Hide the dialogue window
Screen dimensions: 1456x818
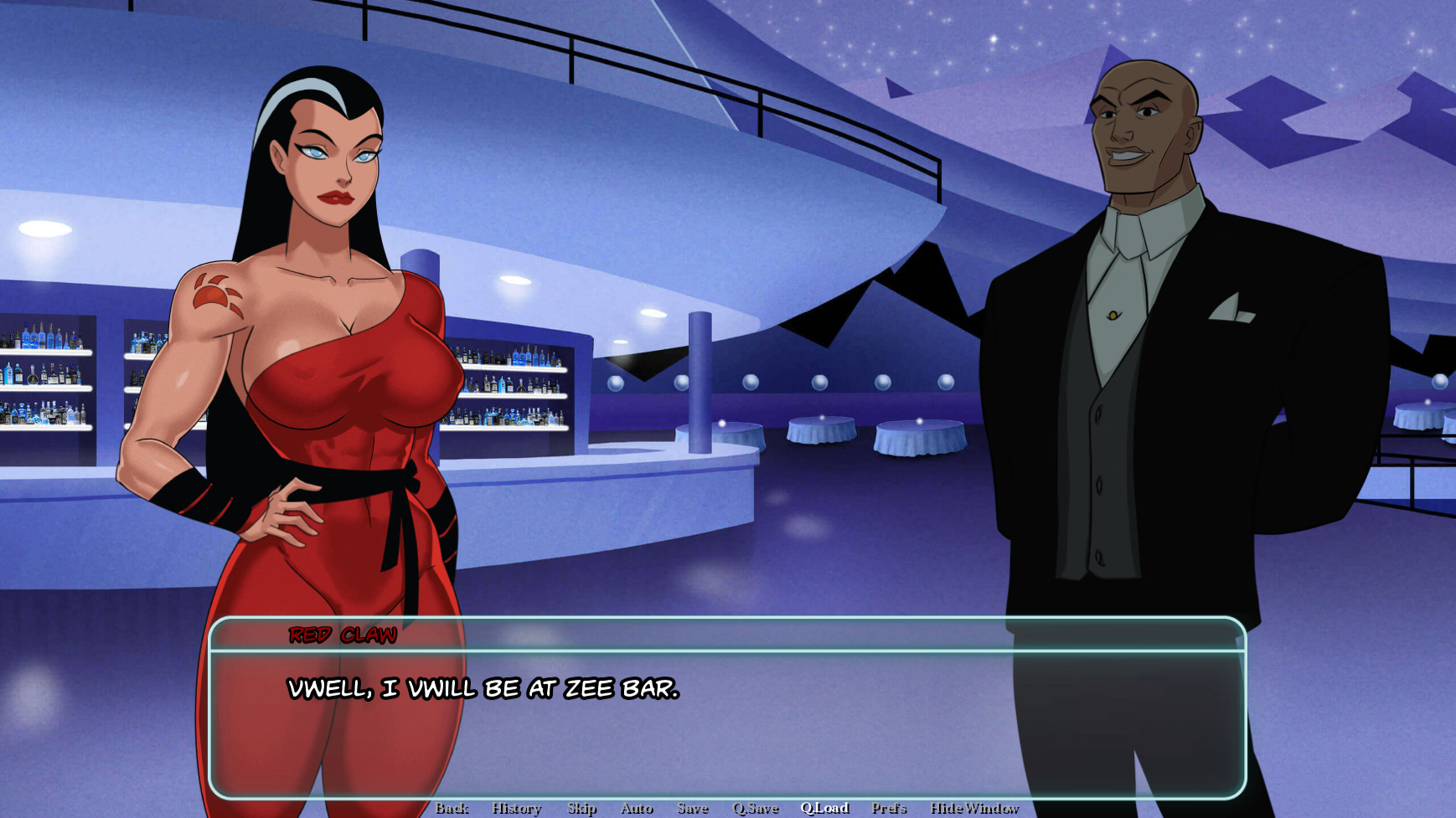tap(973, 808)
